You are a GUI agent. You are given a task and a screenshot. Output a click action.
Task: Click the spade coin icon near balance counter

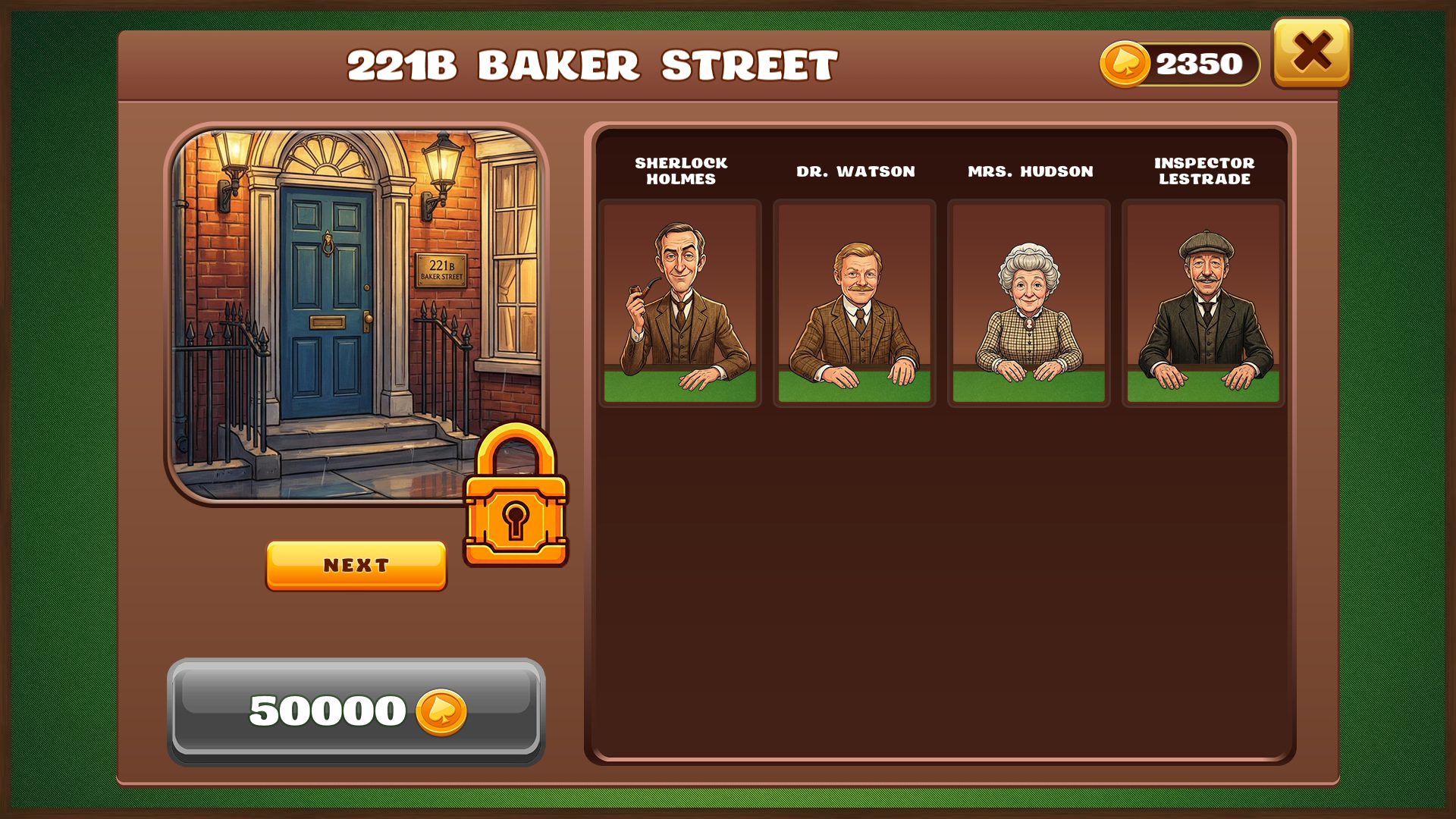[x=1127, y=64]
